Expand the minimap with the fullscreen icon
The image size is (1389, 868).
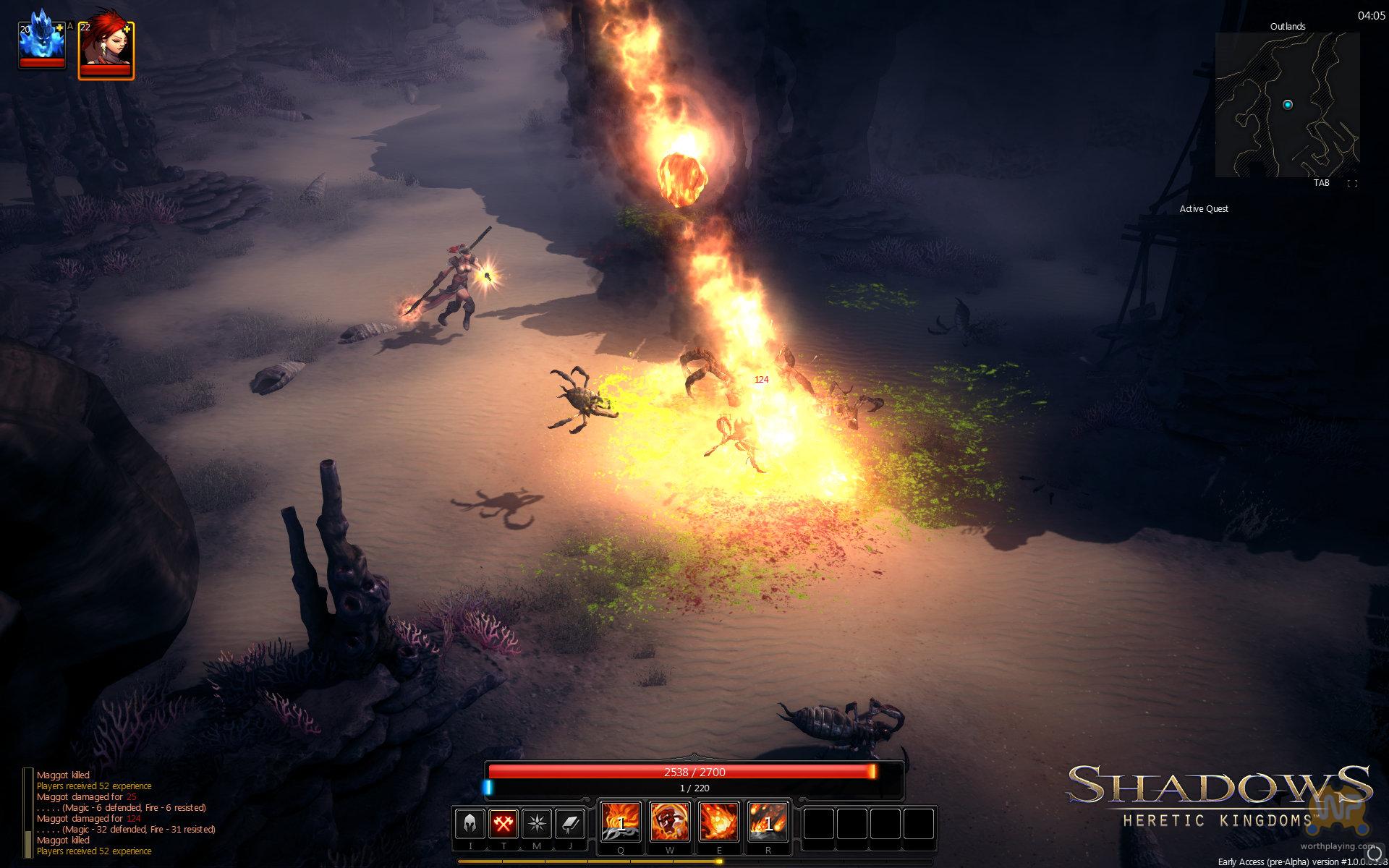pos(1352,184)
